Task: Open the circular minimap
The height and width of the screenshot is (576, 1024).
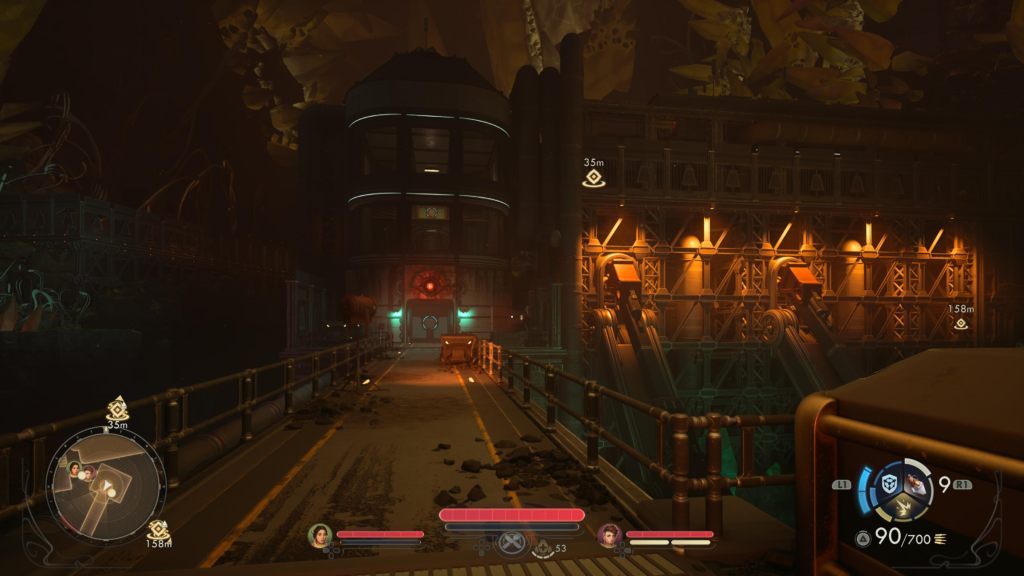Action: tap(105, 486)
